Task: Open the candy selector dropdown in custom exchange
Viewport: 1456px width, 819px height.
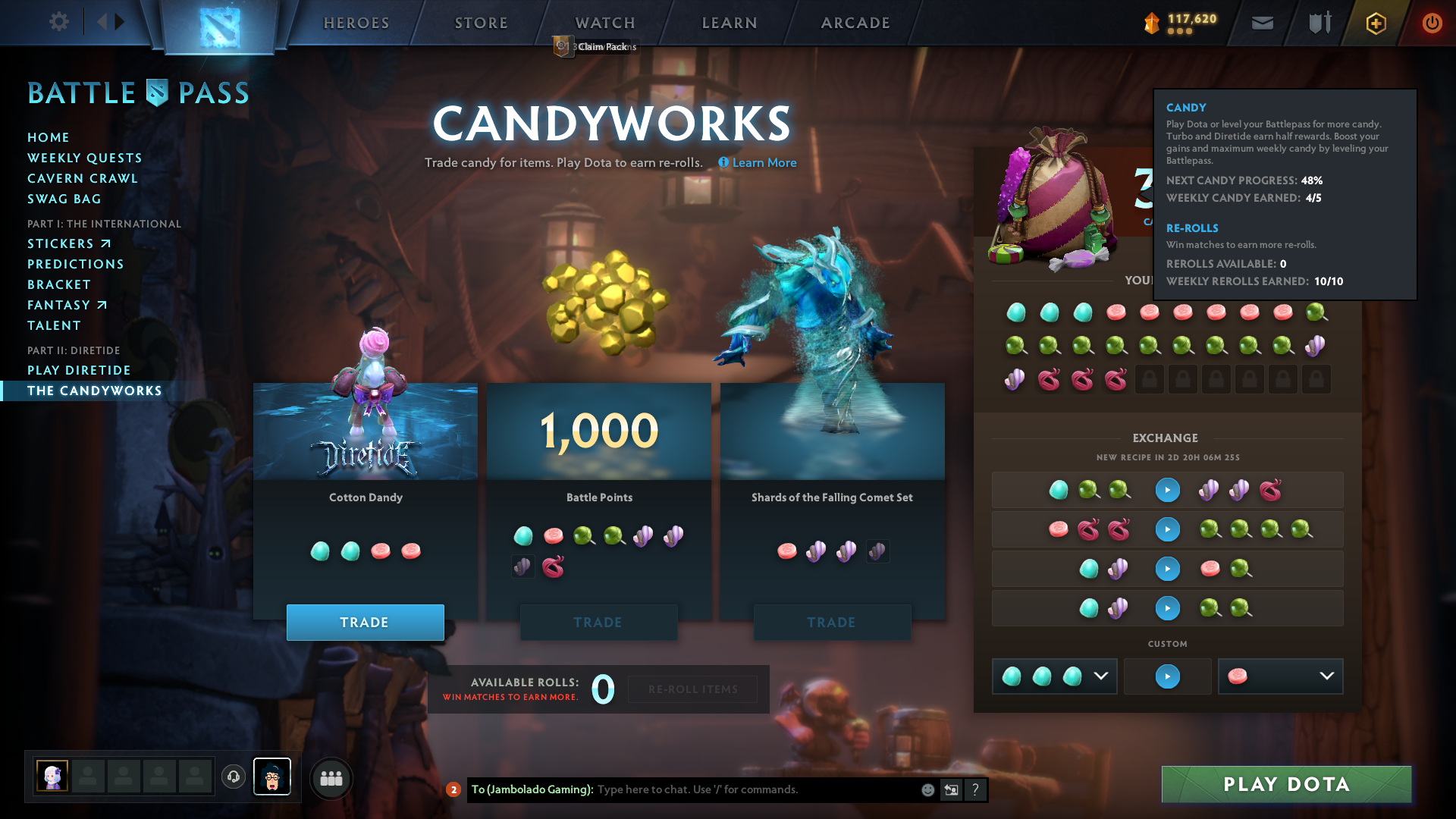Action: click(x=1101, y=676)
